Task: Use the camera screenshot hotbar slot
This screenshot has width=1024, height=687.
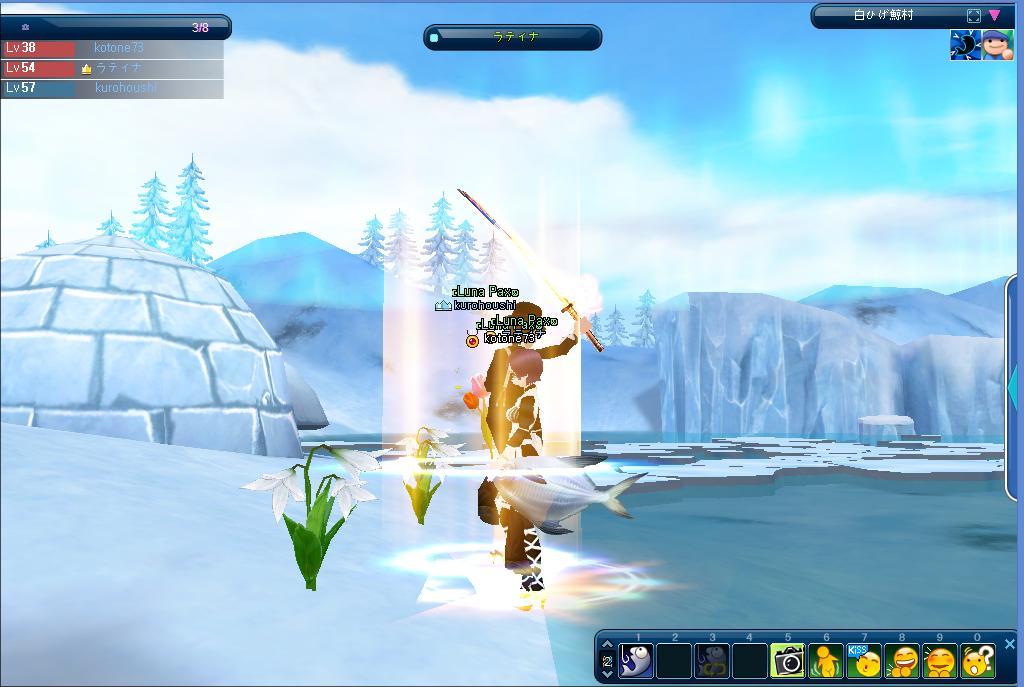Action: click(788, 661)
